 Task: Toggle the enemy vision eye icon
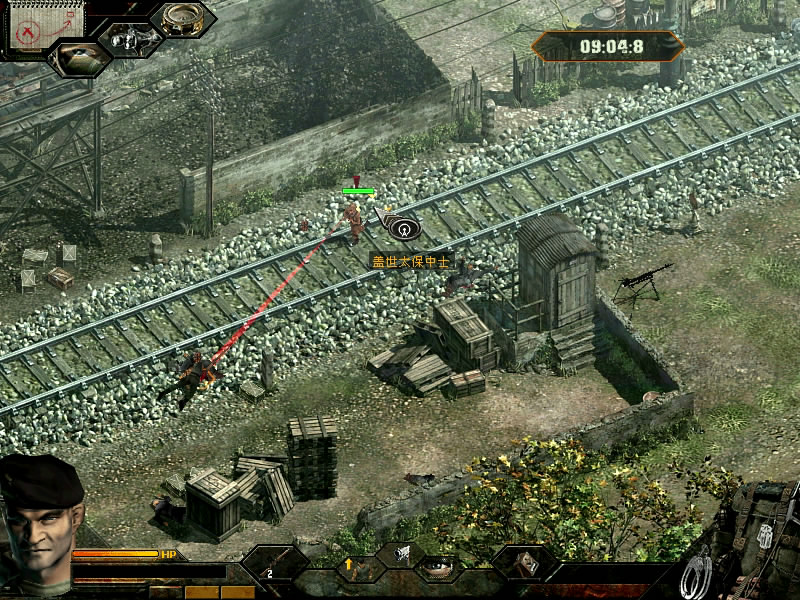pyautogui.click(x=80, y=59)
